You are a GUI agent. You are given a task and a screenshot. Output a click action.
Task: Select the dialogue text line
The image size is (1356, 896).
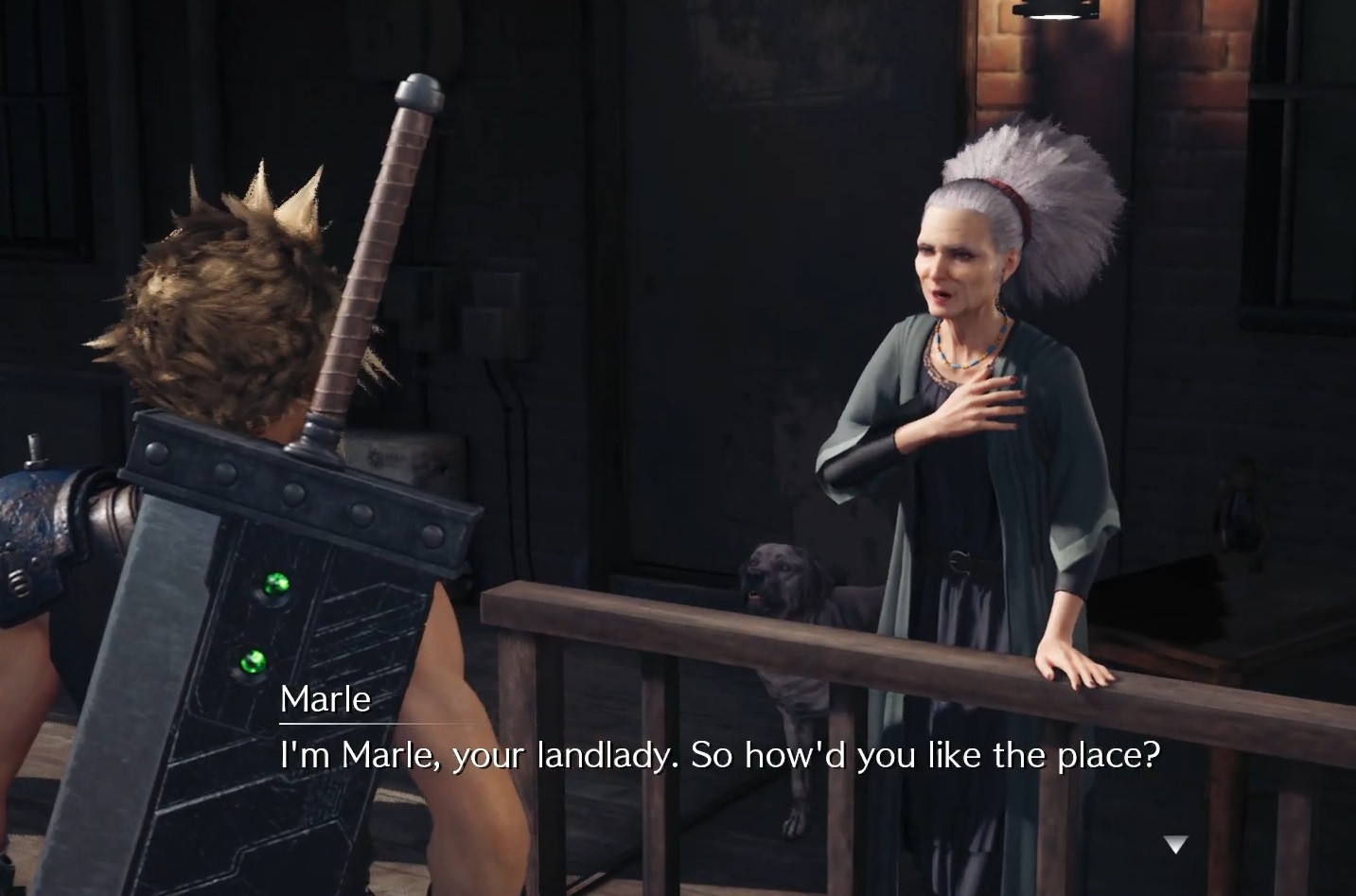[x=719, y=756]
